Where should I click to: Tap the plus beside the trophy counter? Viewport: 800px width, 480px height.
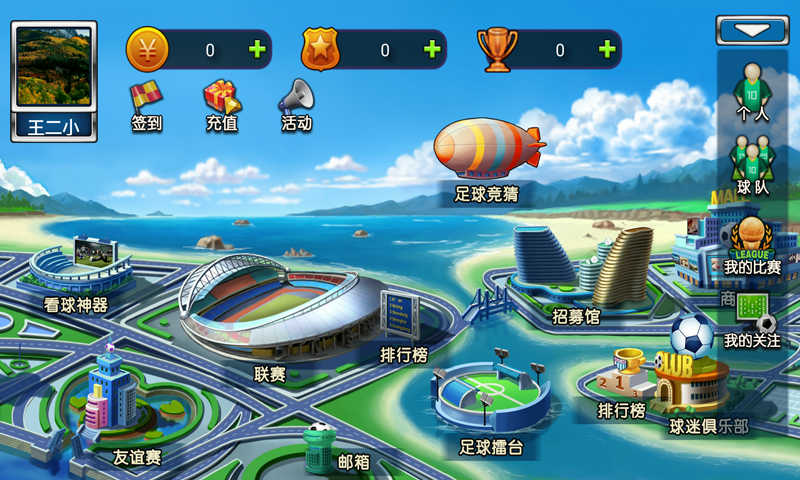pyautogui.click(x=607, y=49)
